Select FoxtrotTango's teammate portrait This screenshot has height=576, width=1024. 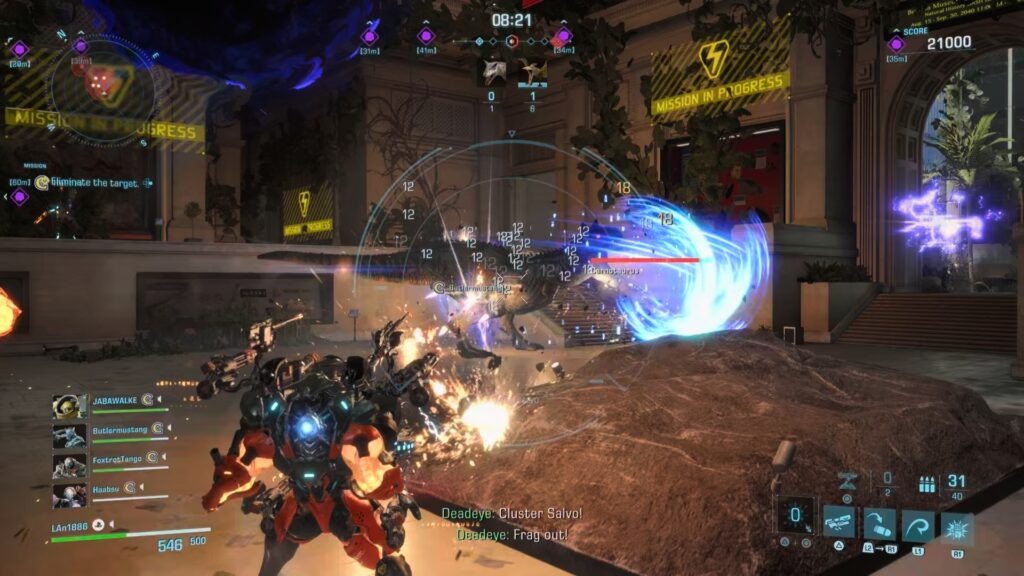[x=69, y=465]
